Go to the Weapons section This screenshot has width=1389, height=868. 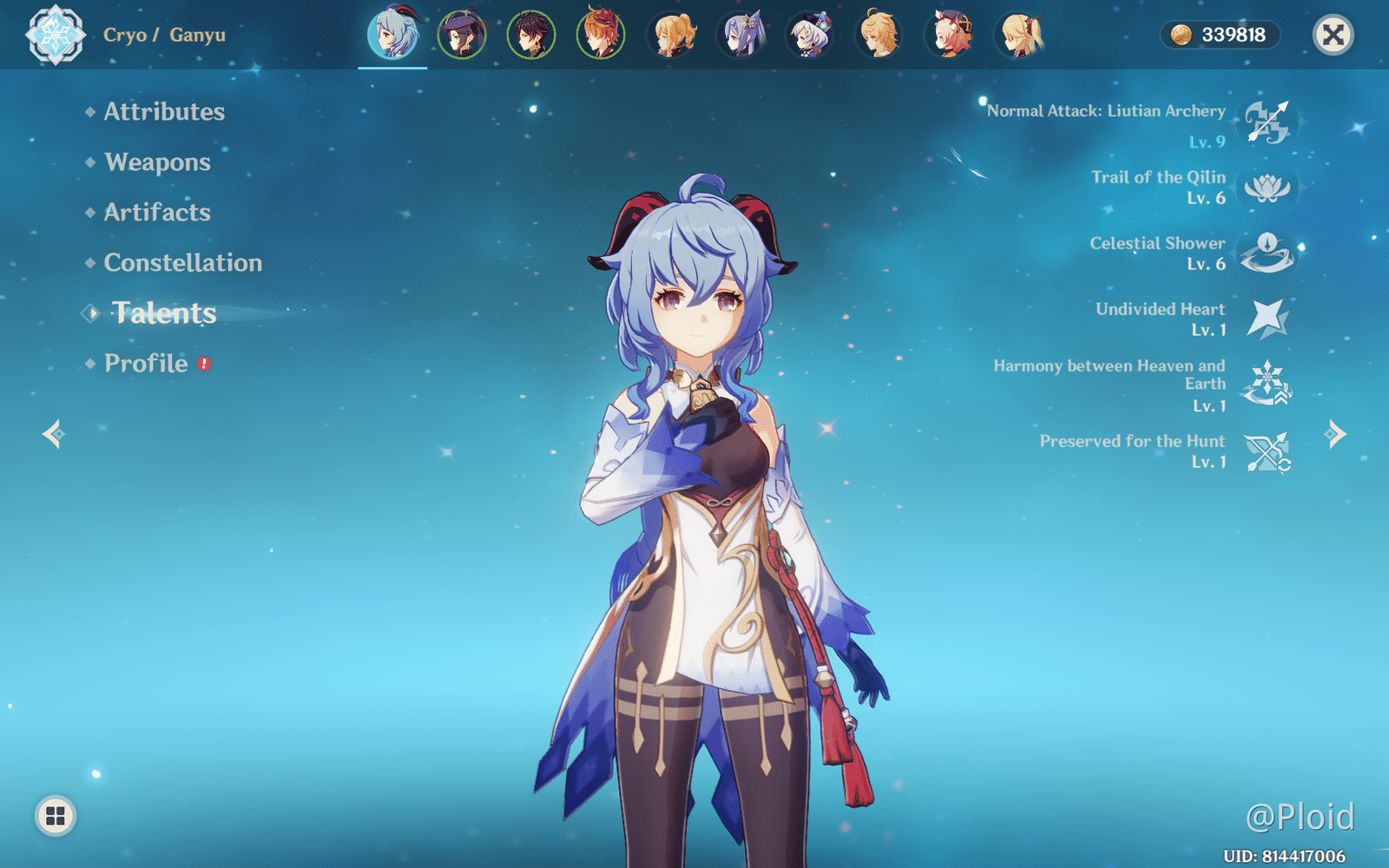tap(157, 162)
